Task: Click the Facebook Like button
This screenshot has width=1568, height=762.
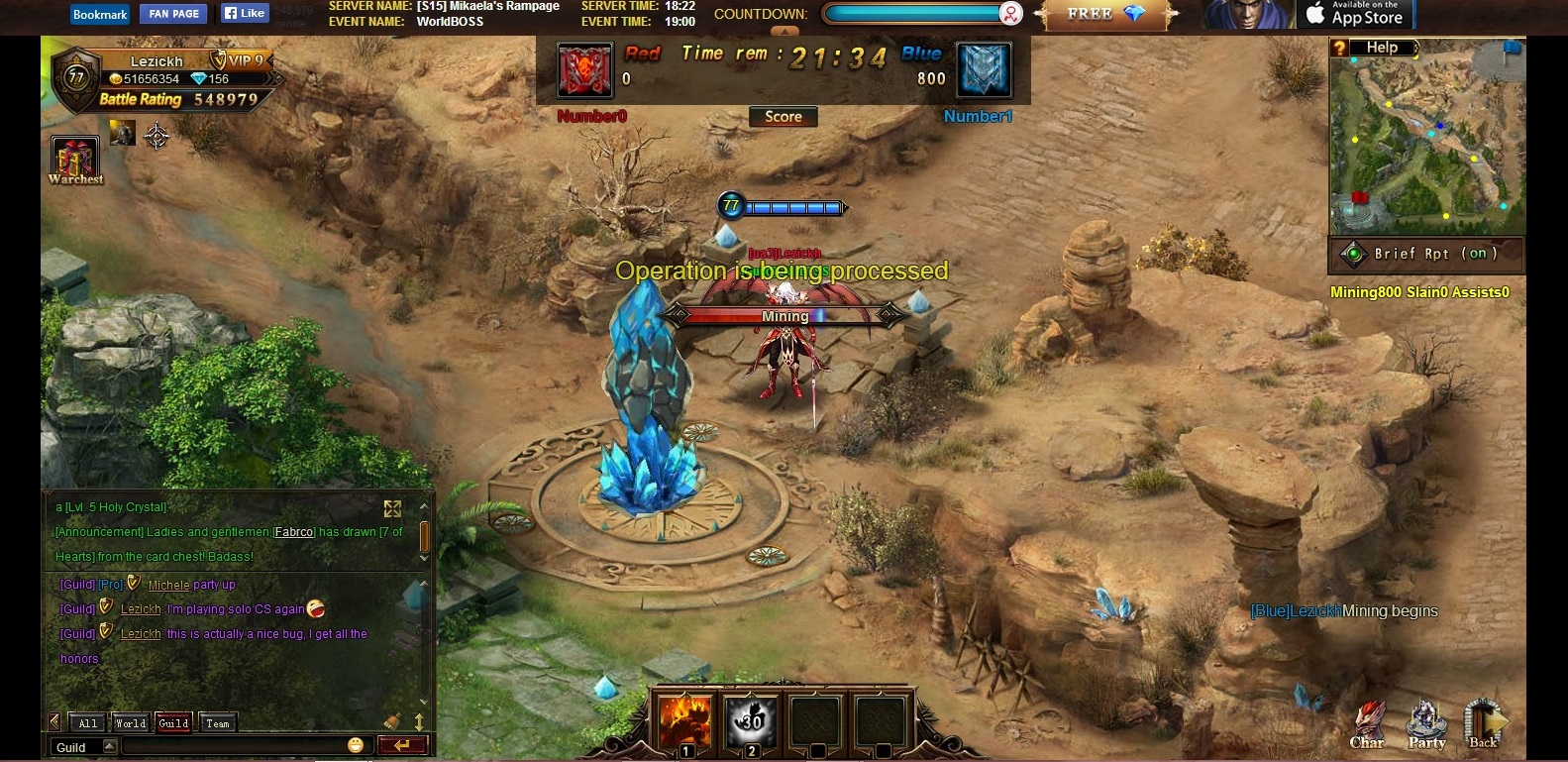Action: (244, 14)
